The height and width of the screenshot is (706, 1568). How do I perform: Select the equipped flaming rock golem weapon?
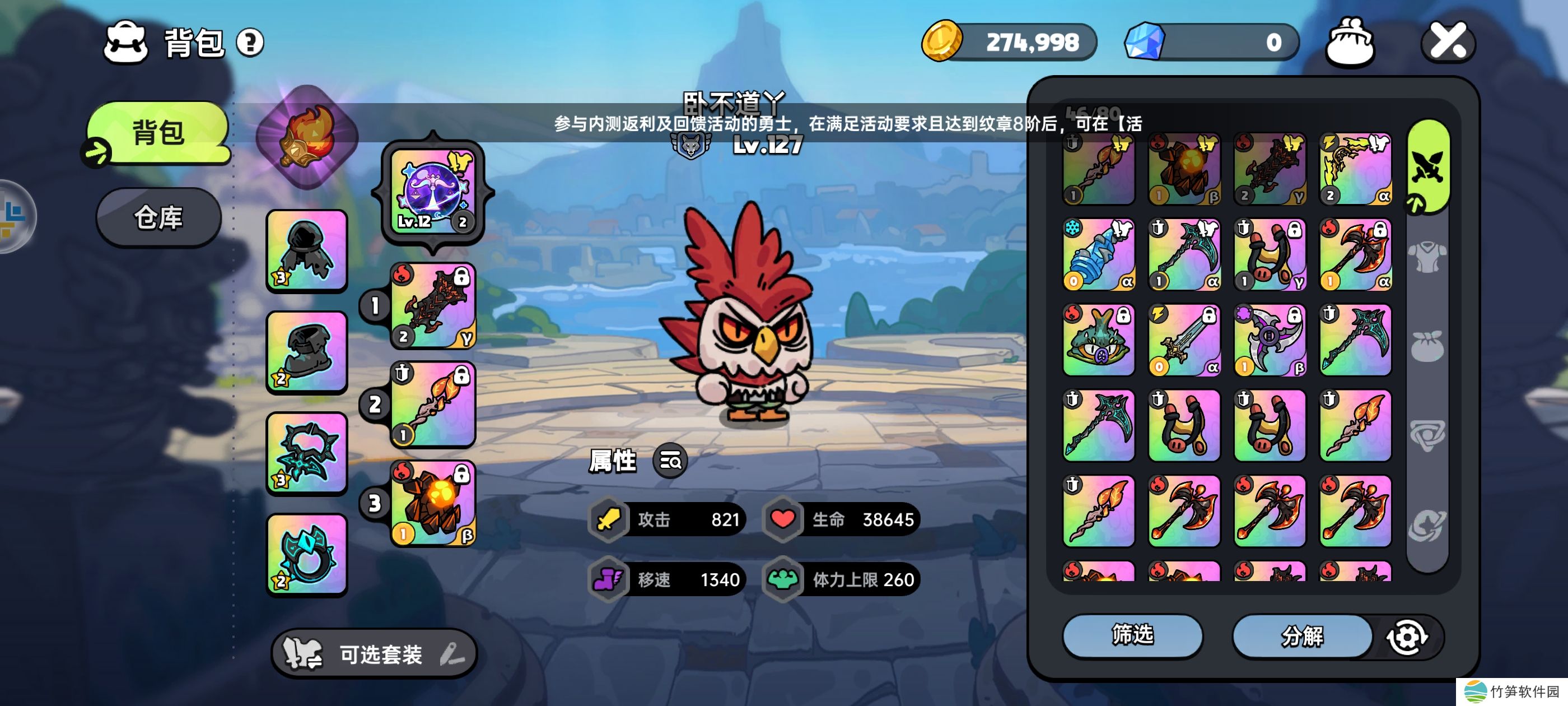tap(433, 503)
